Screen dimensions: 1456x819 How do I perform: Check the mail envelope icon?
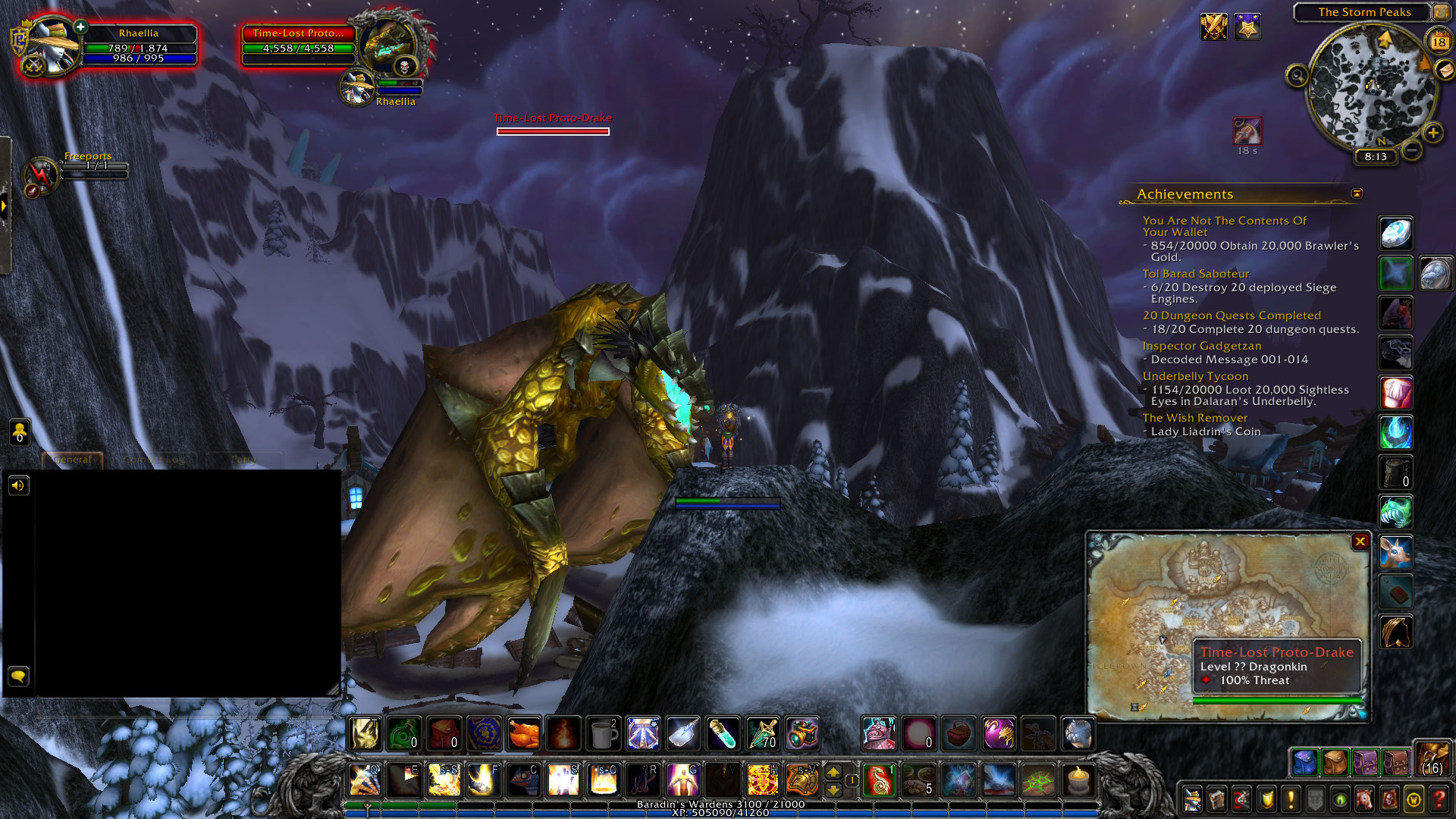click(x=1445, y=70)
